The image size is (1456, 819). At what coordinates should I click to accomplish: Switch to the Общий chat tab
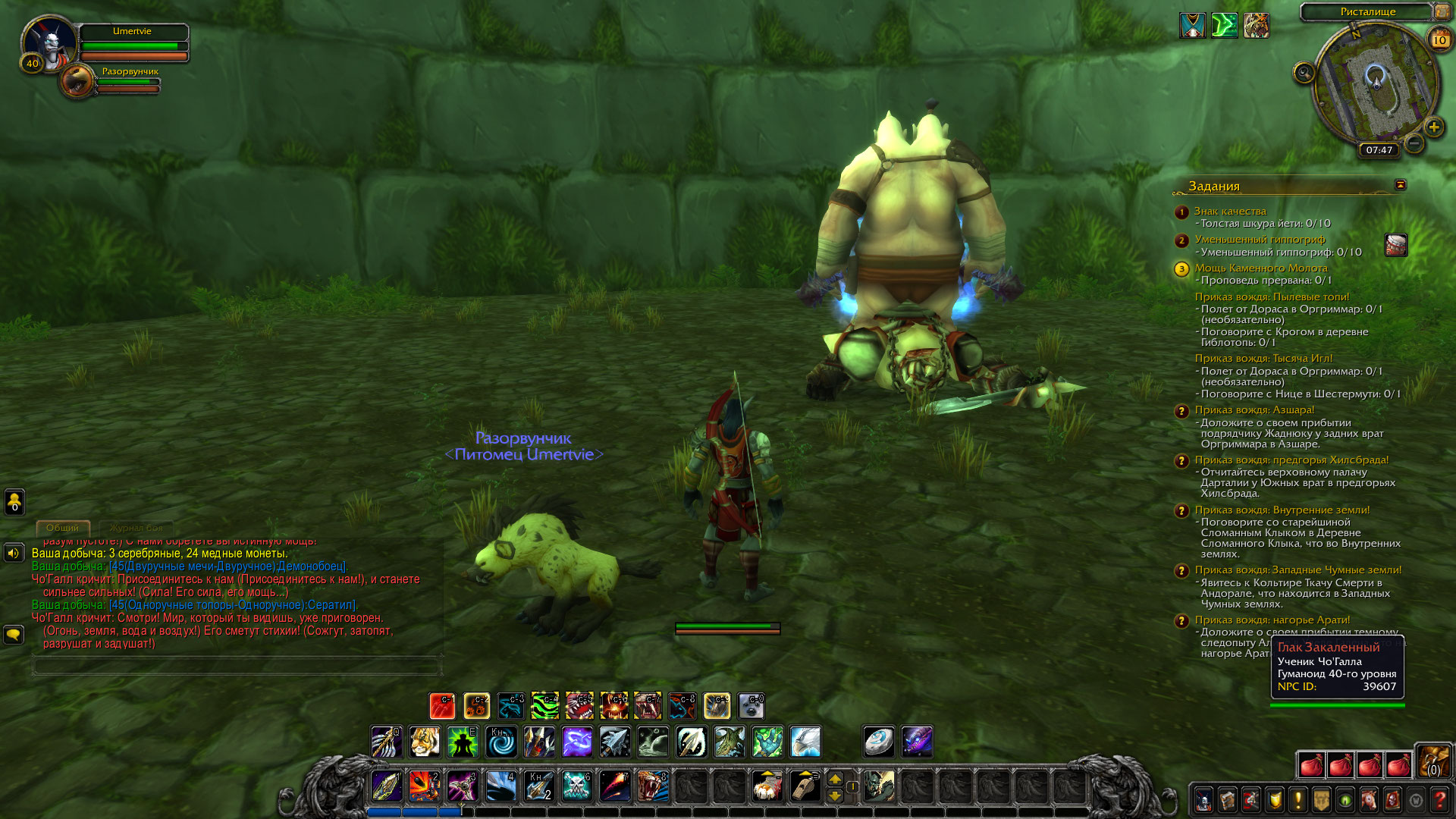coord(62,528)
